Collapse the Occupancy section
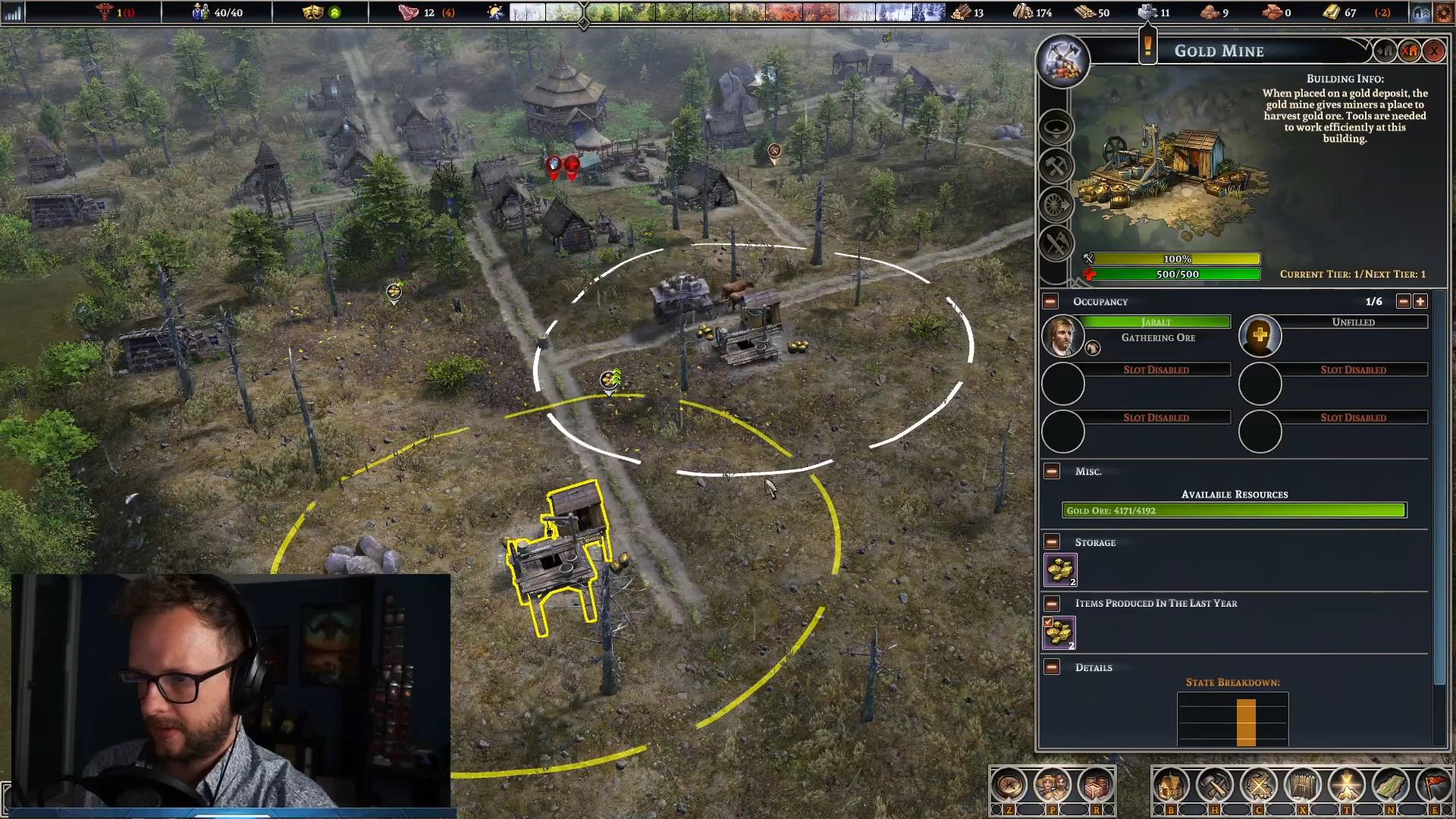The height and width of the screenshot is (819, 1456). (x=1050, y=302)
